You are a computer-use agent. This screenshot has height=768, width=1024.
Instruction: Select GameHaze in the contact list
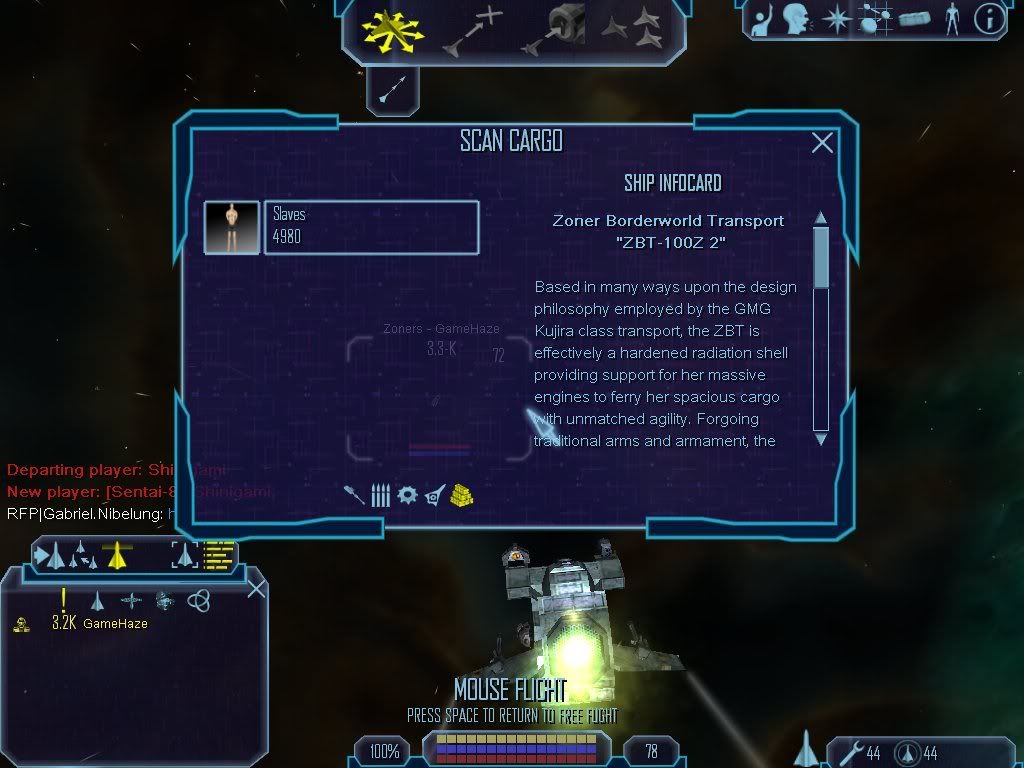115,624
